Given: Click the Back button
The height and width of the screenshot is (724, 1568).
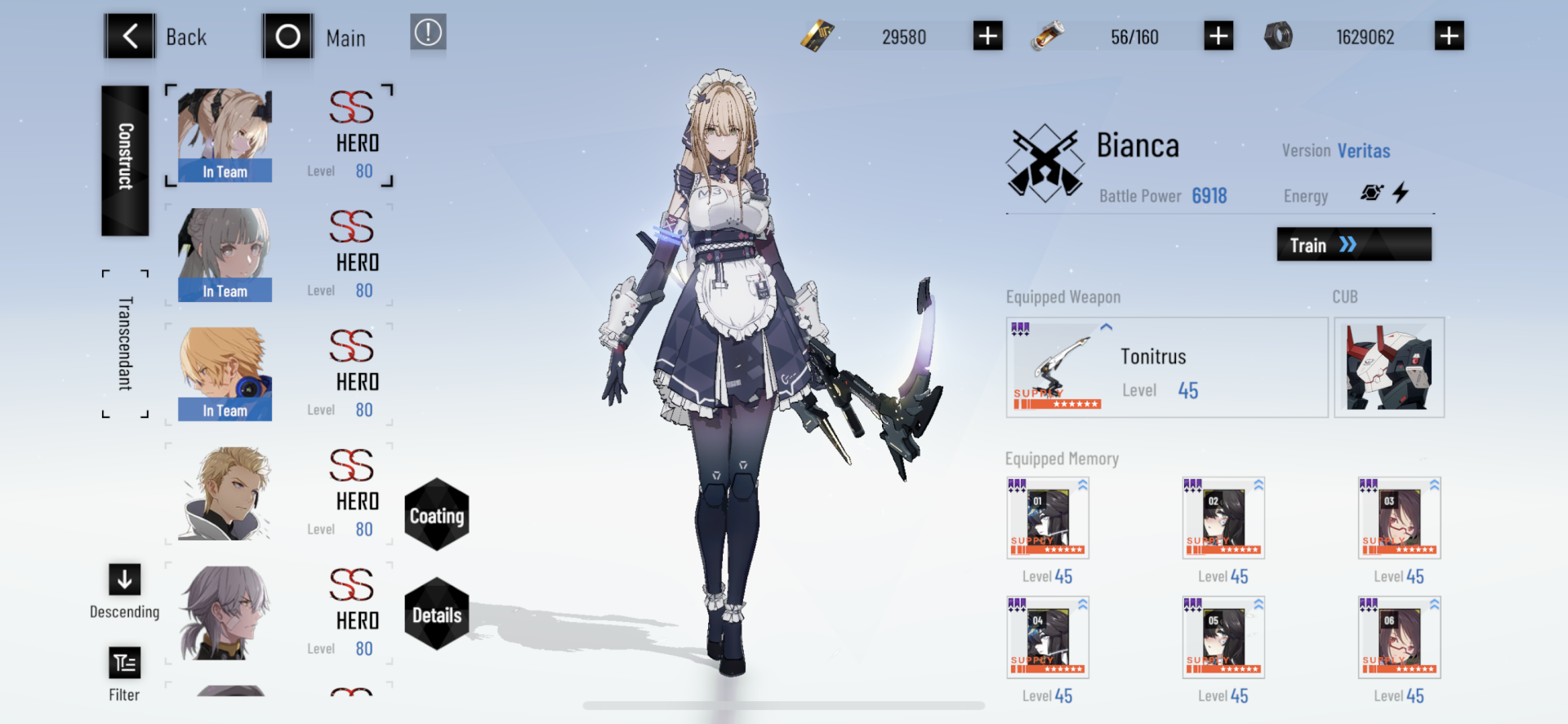Looking at the screenshot, I should [x=131, y=35].
